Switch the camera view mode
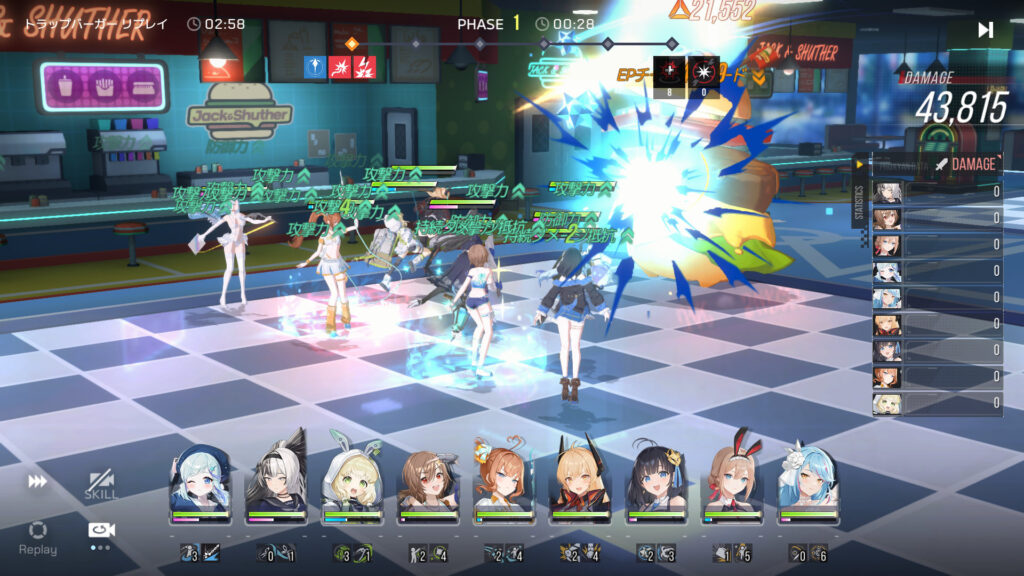This screenshot has width=1024, height=576. pos(100,530)
